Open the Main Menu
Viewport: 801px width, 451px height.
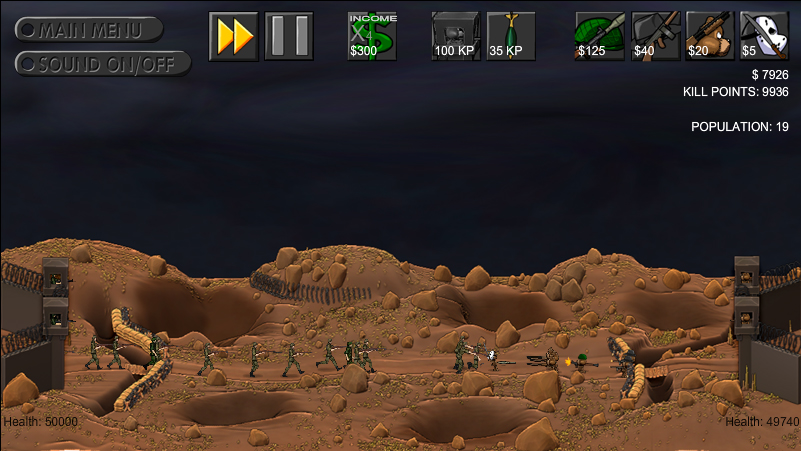89,29
